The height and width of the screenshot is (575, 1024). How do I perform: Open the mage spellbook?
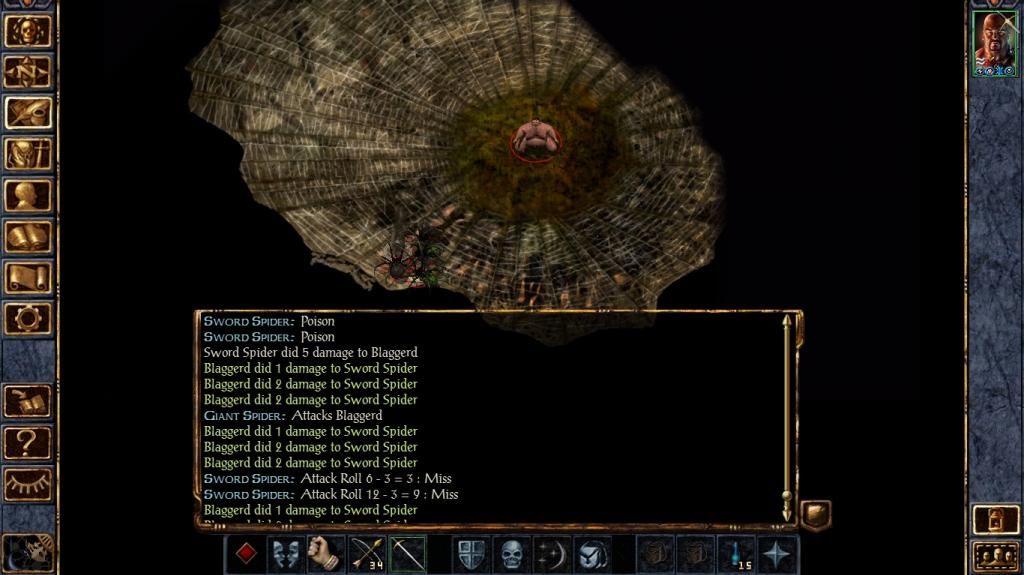(x=28, y=236)
